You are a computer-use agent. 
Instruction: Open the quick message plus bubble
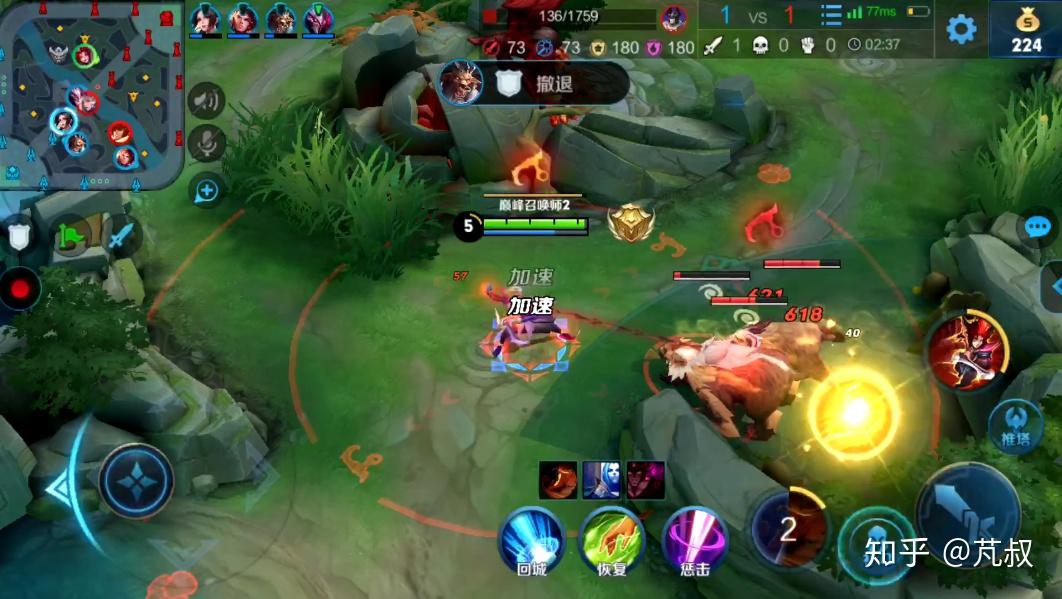(207, 189)
